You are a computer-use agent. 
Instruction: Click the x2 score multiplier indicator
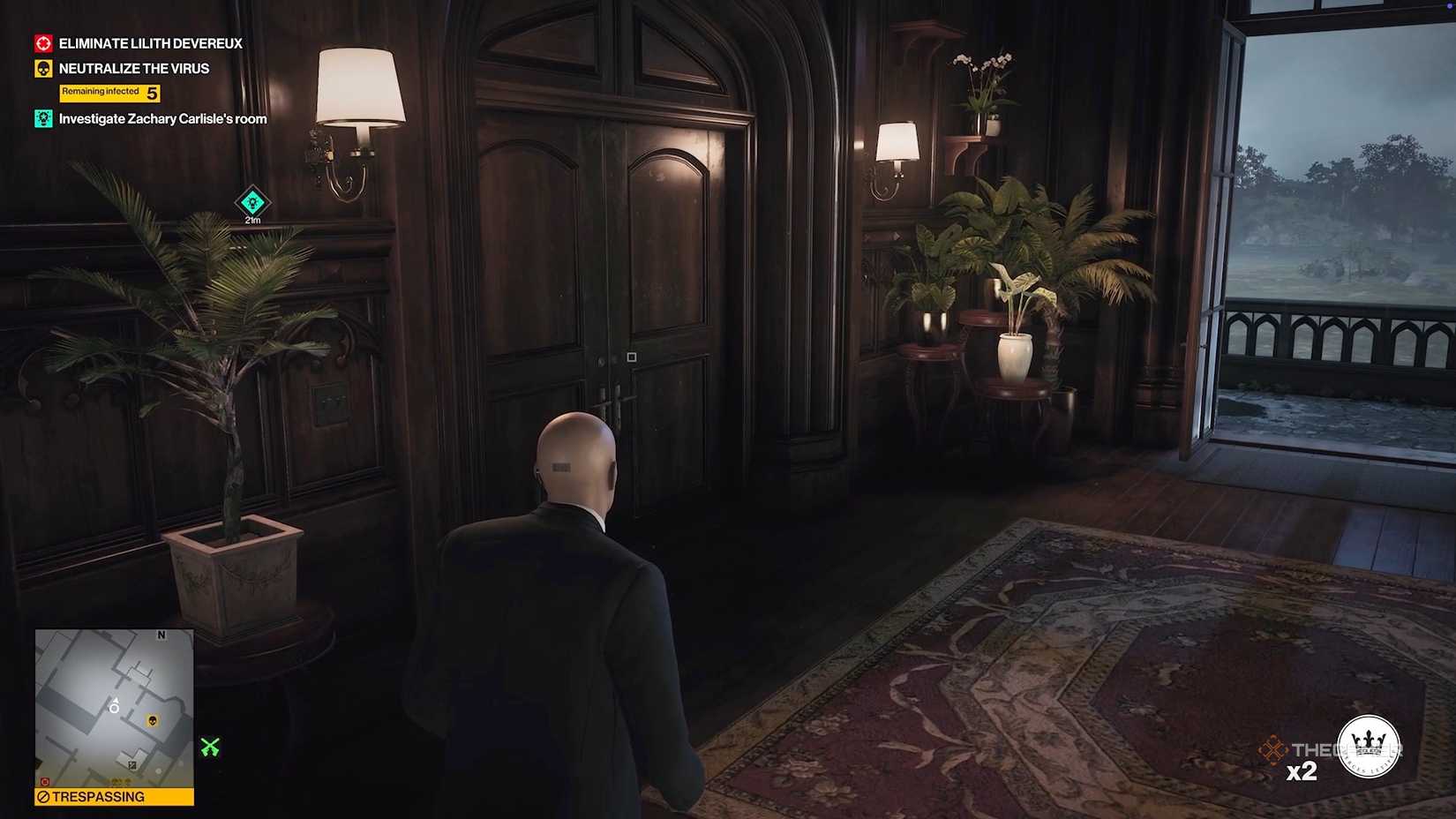click(x=1303, y=770)
